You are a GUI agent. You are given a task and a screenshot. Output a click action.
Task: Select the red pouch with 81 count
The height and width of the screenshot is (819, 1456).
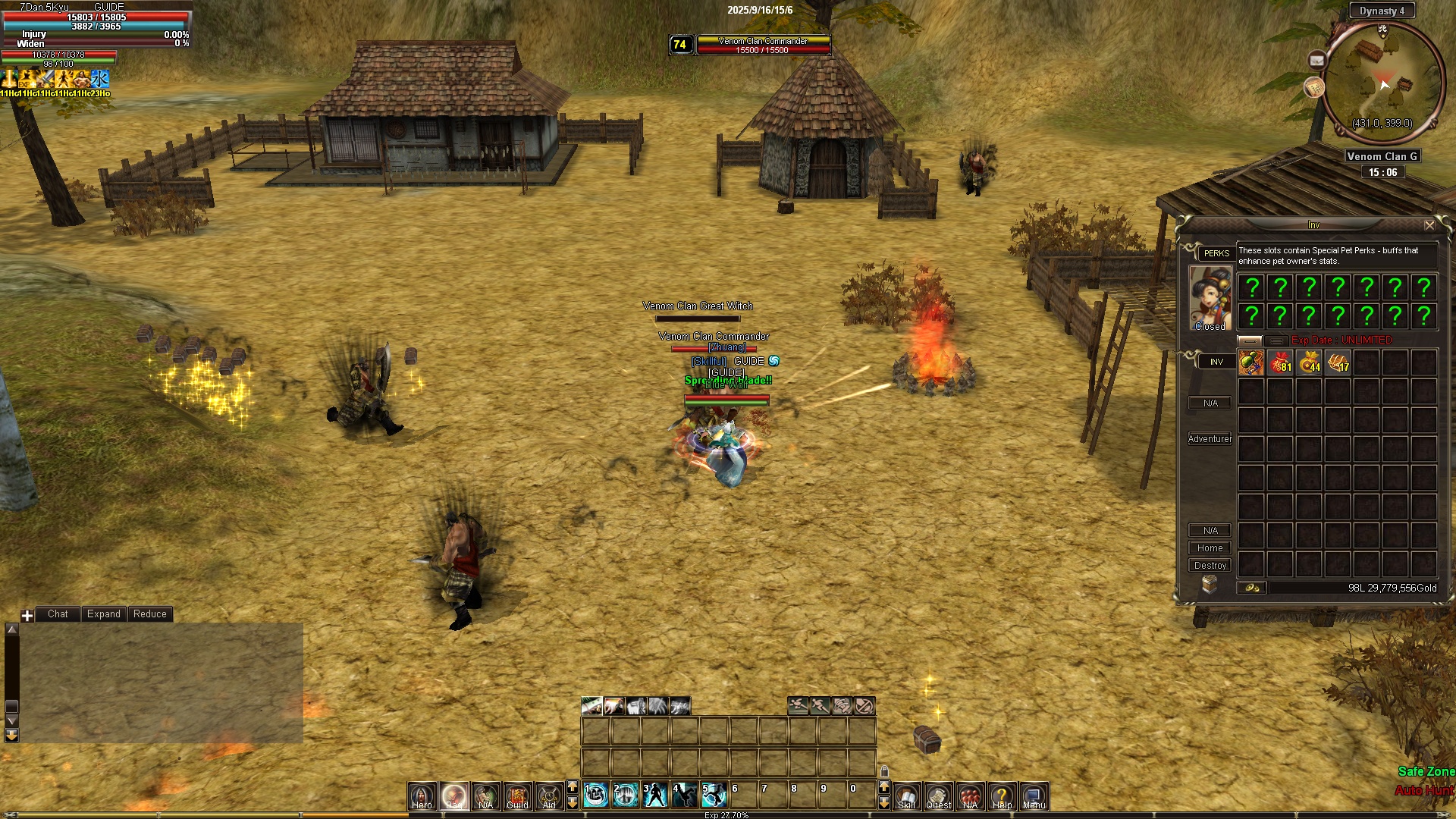coord(1280,362)
